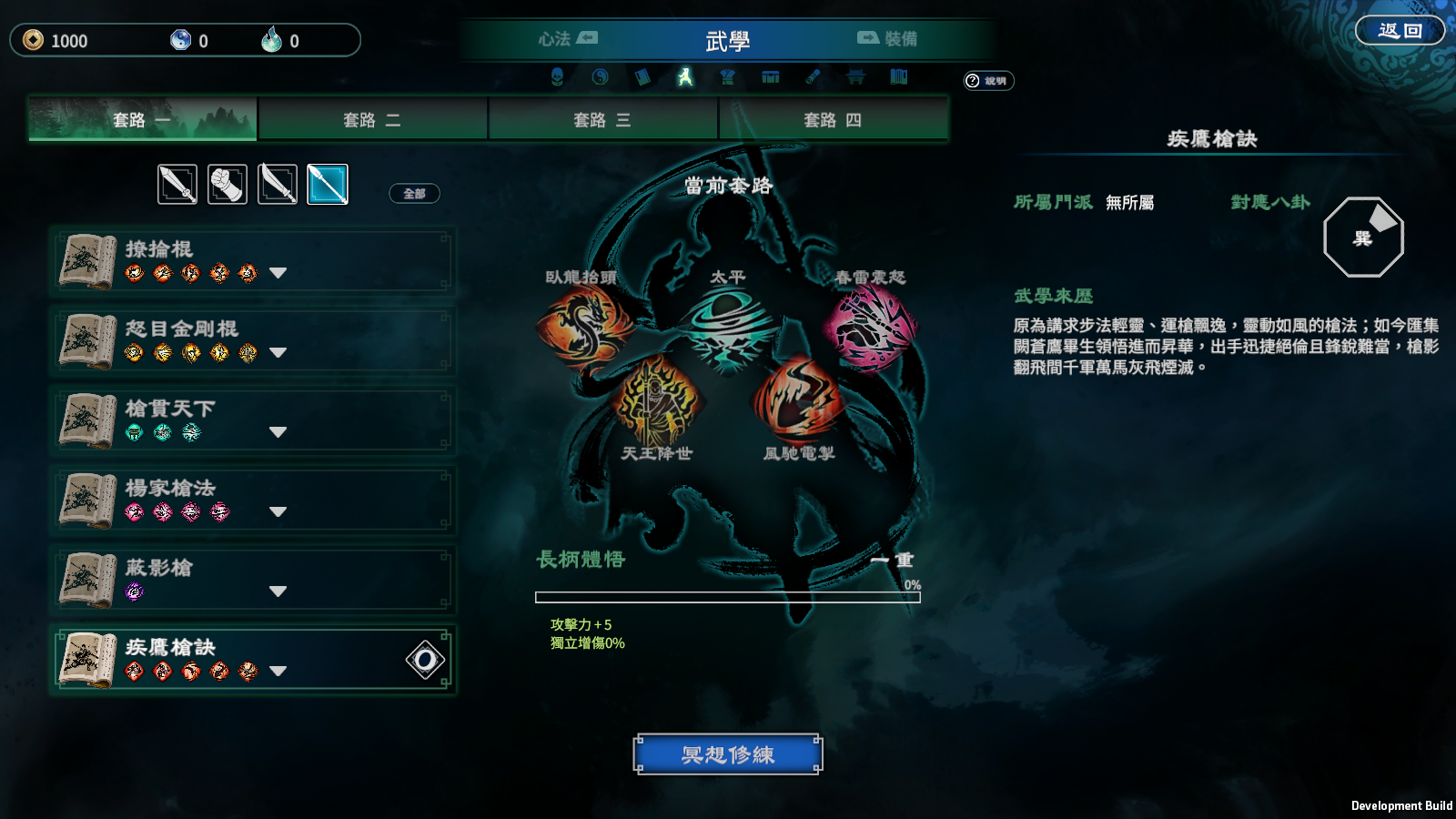Switch to the 心法 tab

click(x=567, y=39)
